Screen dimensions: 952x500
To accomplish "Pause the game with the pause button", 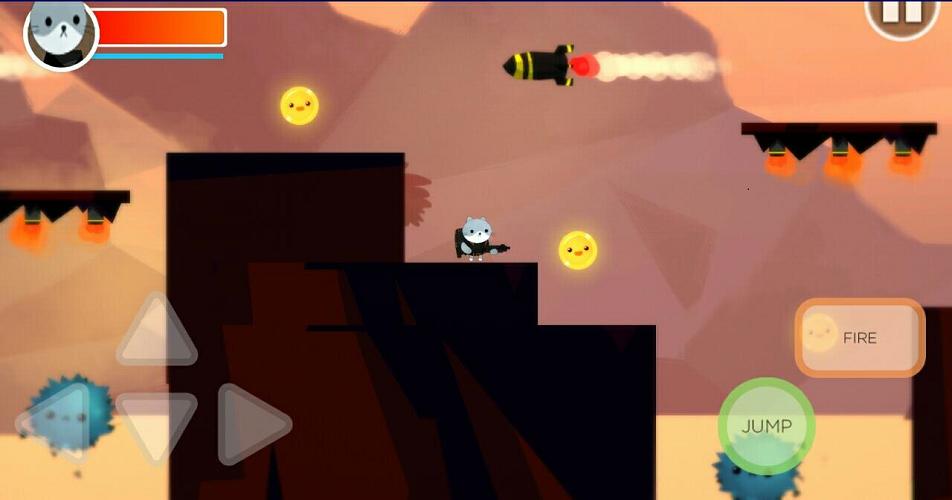I will (x=901, y=15).
